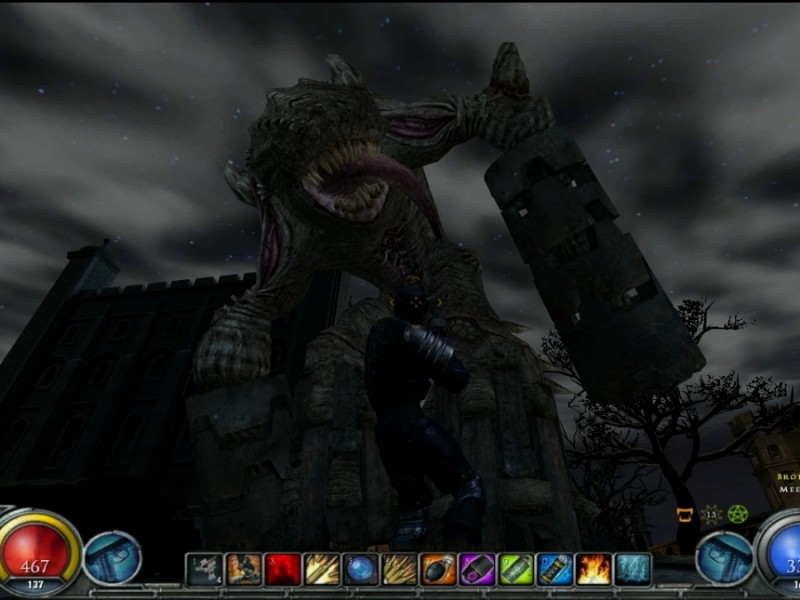The image size is (800, 600).
Task: Use the solid red skill icon
Action: pos(282,569)
